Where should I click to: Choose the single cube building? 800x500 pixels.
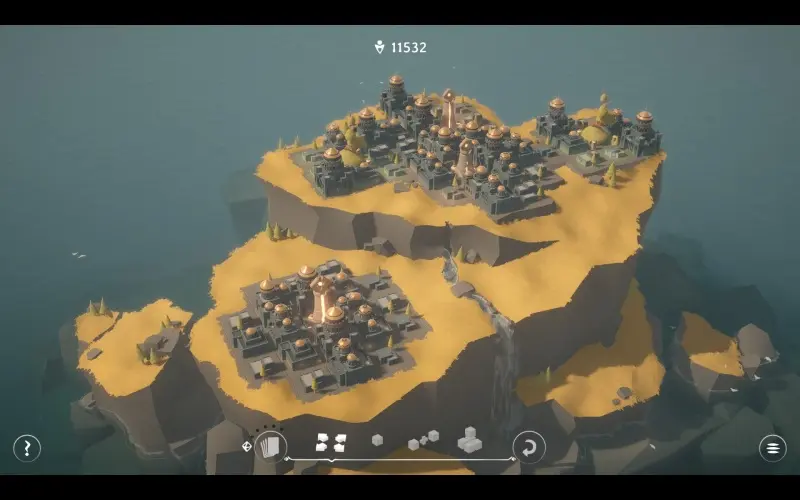[377, 440]
